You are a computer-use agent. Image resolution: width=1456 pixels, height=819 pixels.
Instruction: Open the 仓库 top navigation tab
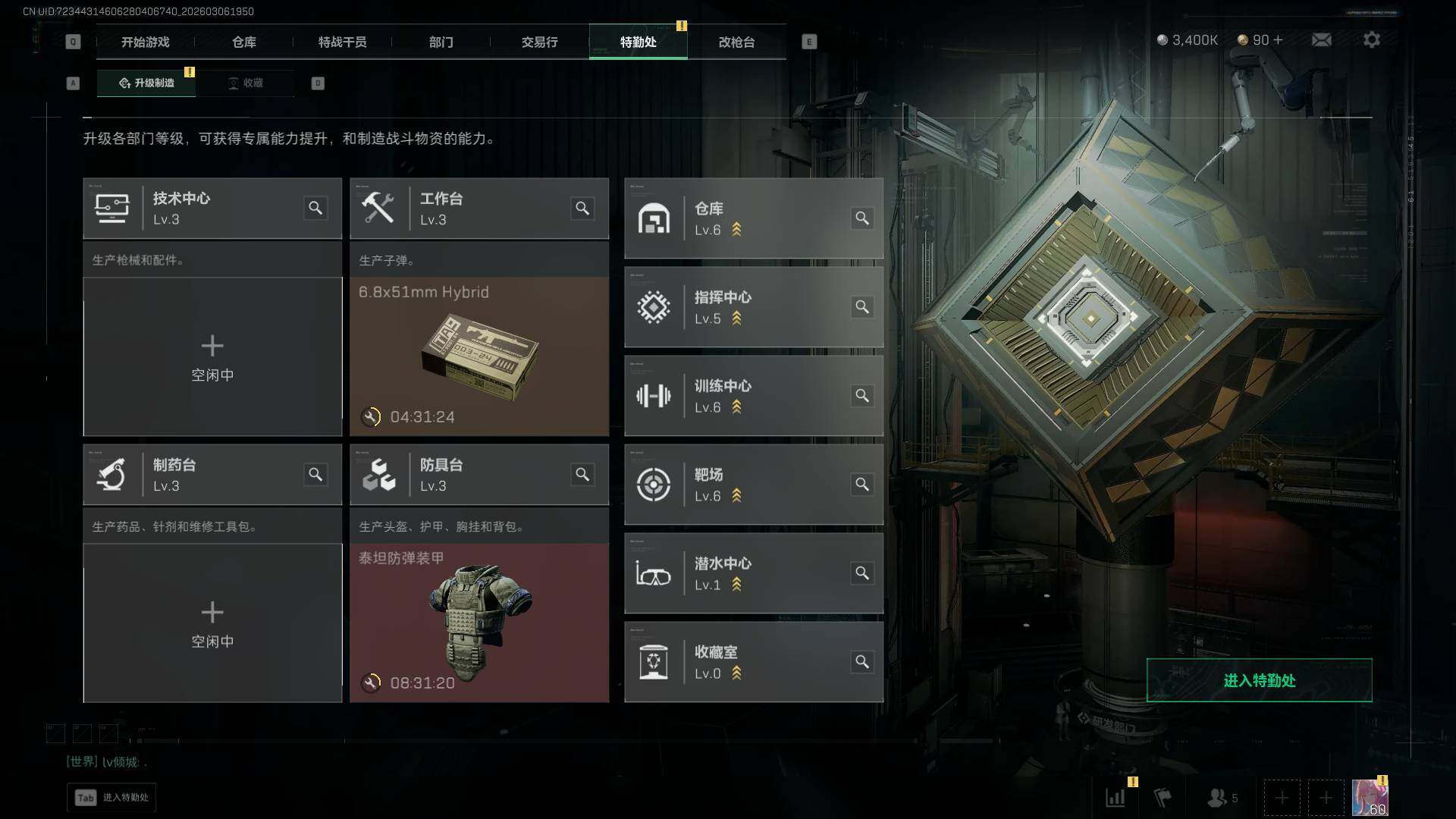tap(243, 42)
